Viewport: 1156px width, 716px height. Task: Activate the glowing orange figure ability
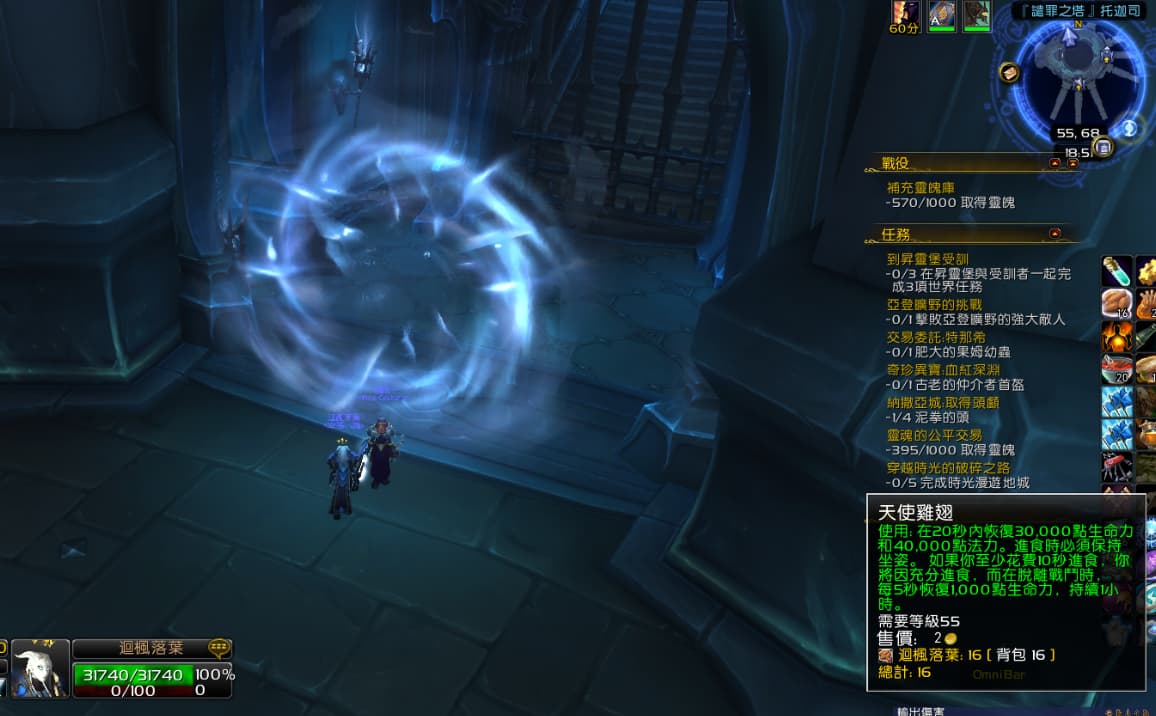click(x=1117, y=336)
